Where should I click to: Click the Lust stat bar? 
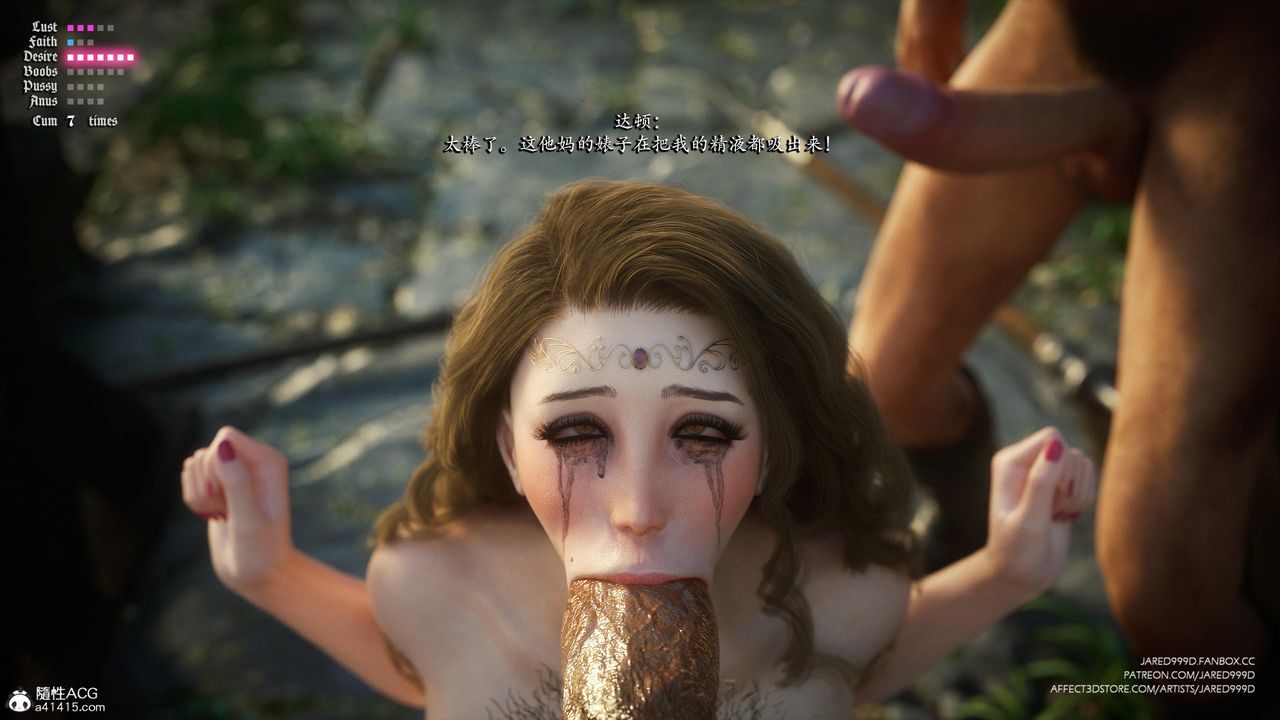90,28
